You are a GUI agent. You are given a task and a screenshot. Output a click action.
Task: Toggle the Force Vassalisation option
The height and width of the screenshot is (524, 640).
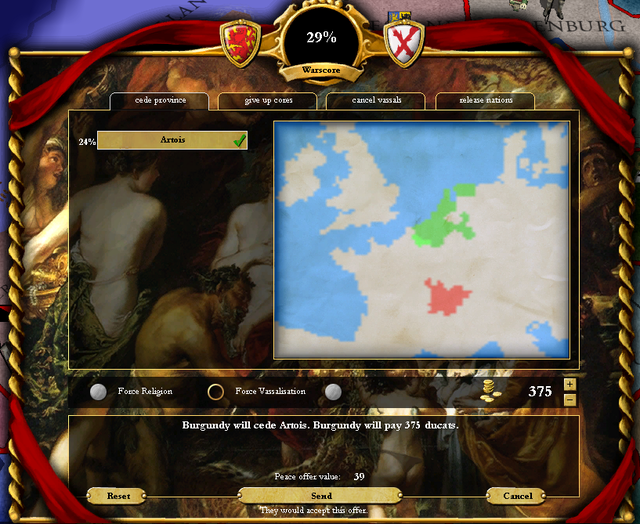(x=216, y=392)
